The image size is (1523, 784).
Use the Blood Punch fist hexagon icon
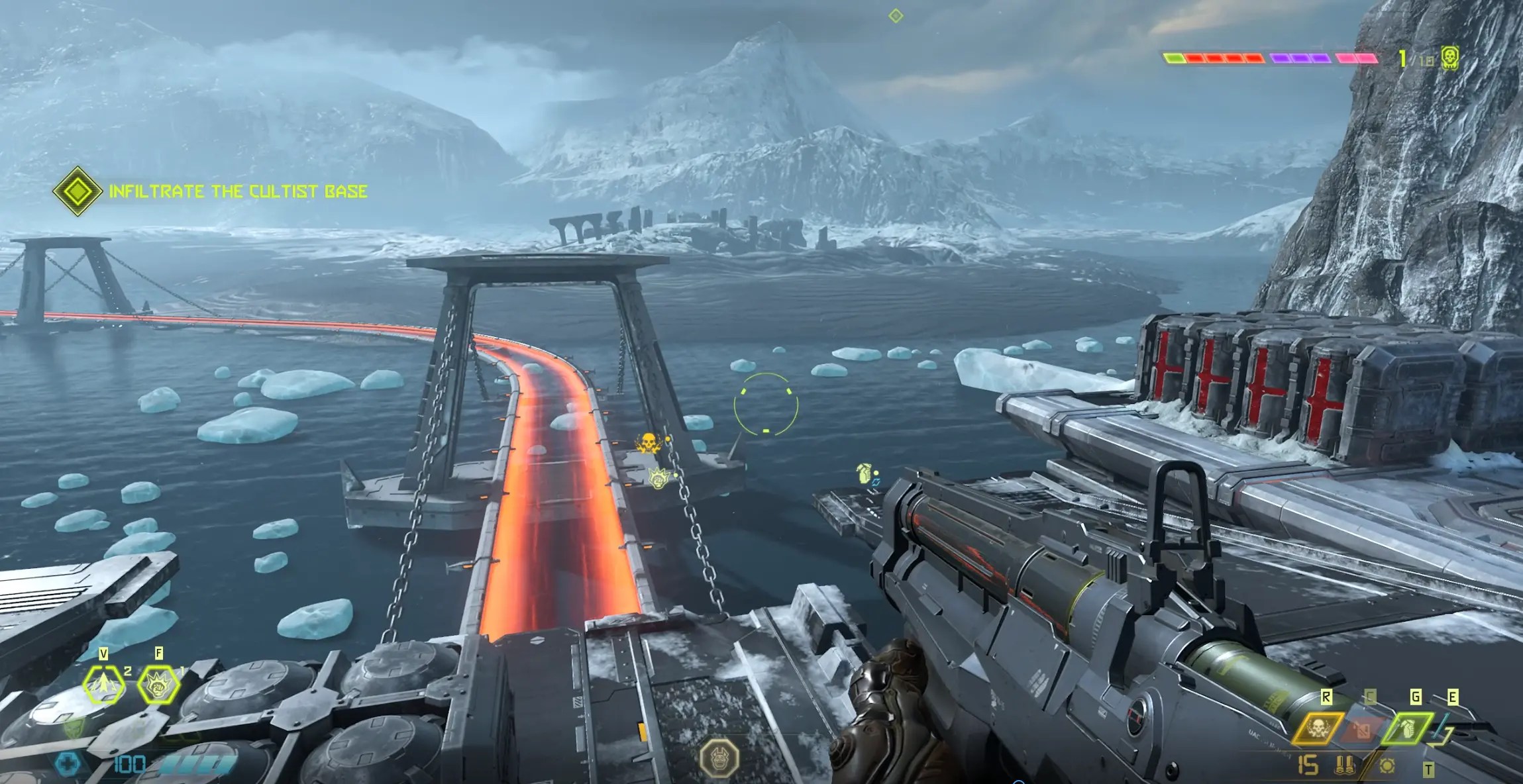click(x=159, y=685)
